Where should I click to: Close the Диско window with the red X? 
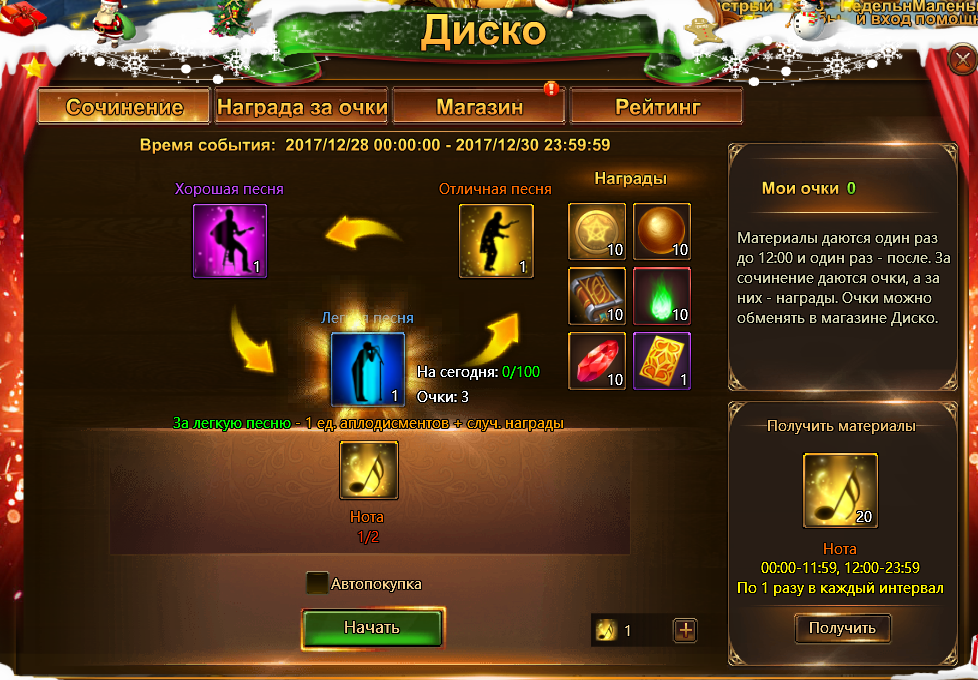(x=962, y=62)
